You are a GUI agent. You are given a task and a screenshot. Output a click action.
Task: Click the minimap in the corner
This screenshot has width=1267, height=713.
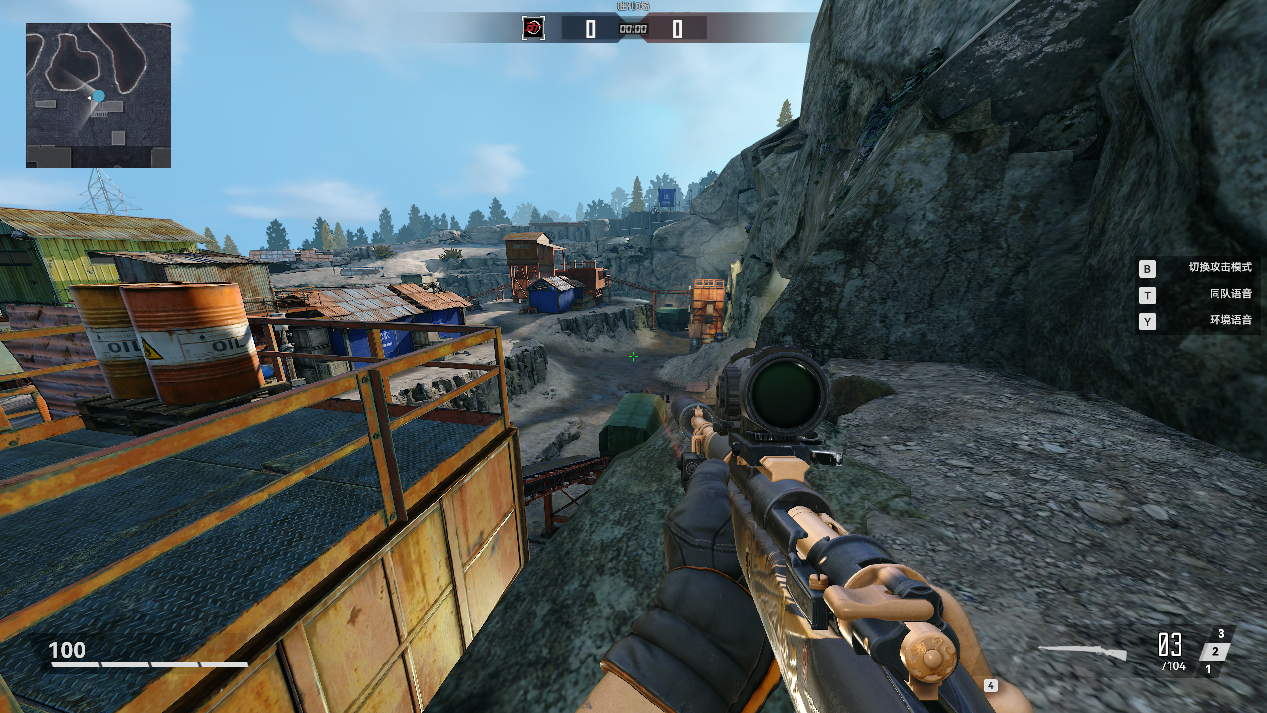[98, 95]
